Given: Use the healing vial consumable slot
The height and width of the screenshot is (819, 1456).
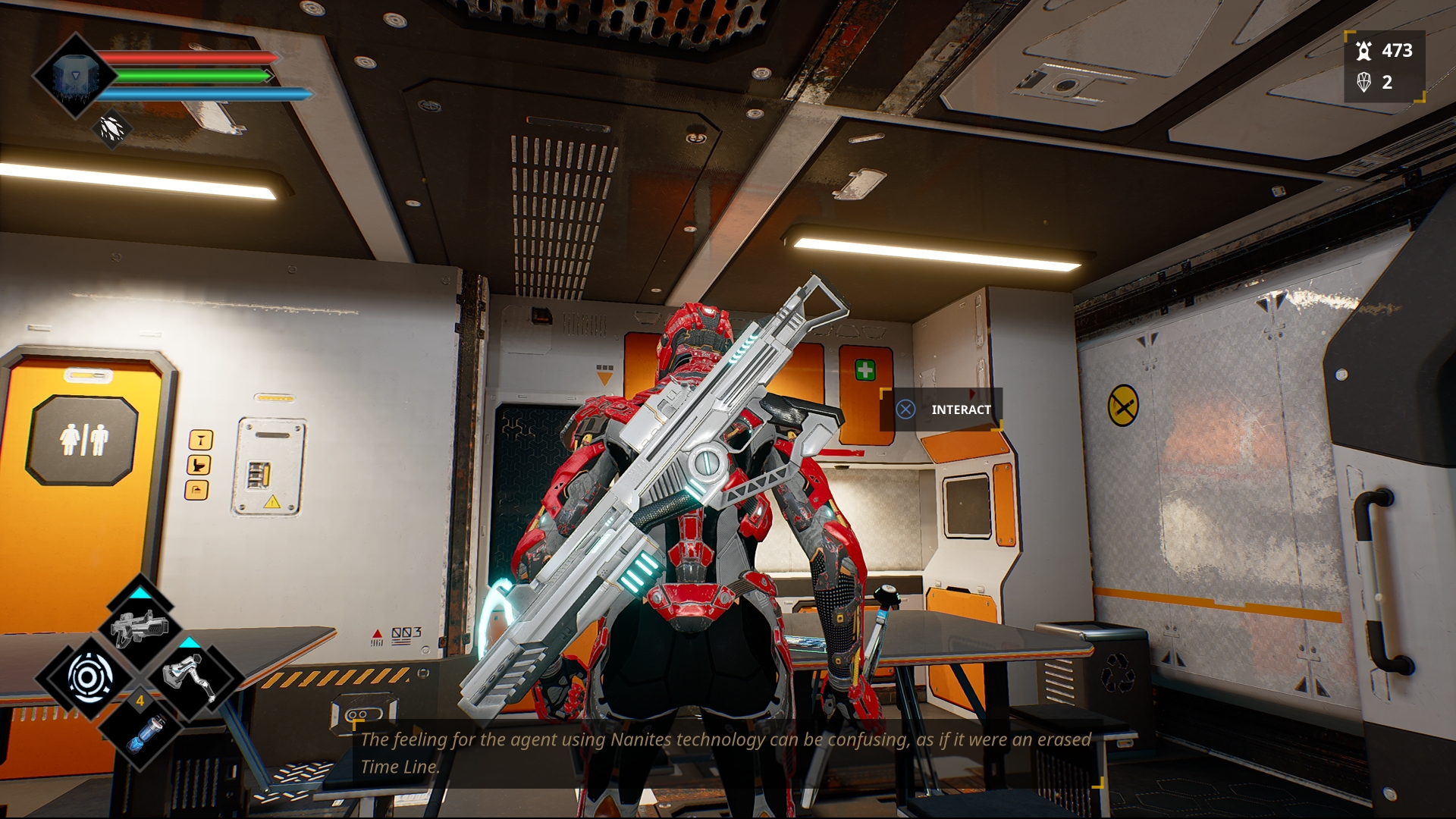Looking at the screenshot, I should 140,732.
